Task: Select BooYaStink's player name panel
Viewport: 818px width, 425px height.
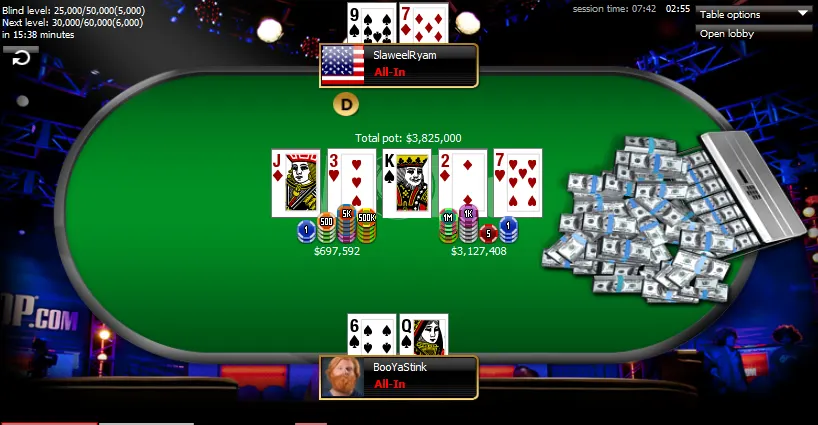Action: (x=420, y=377)
